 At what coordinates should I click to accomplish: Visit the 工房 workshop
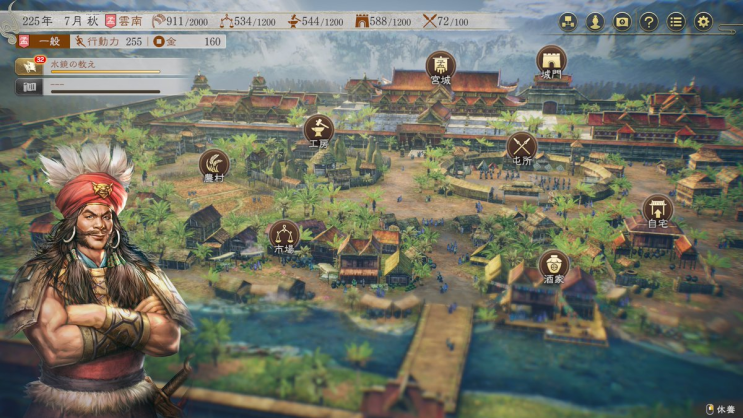319,129
